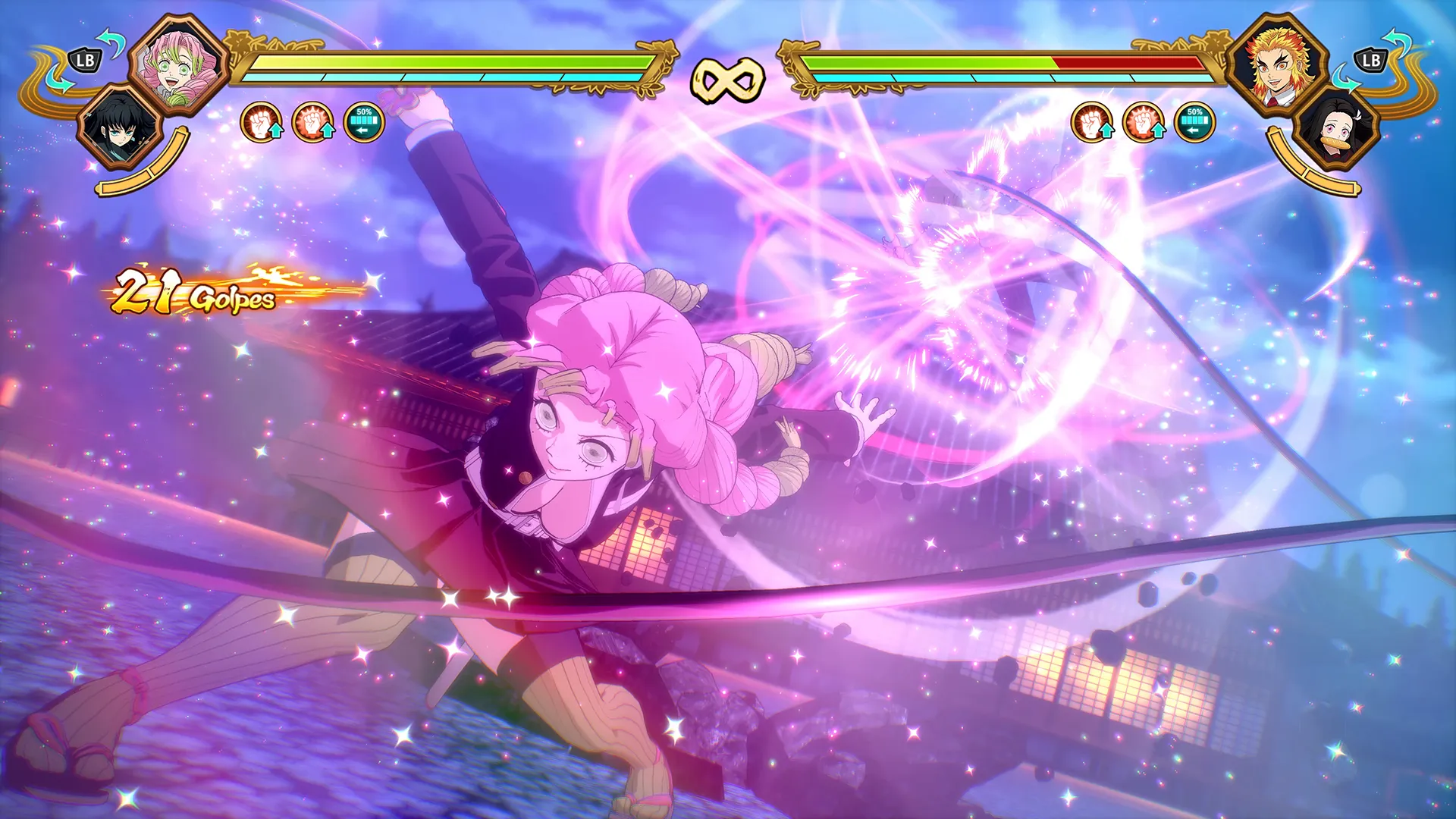Select the second fist buff near Rengoku
1456x819 pixels.
1144,121
